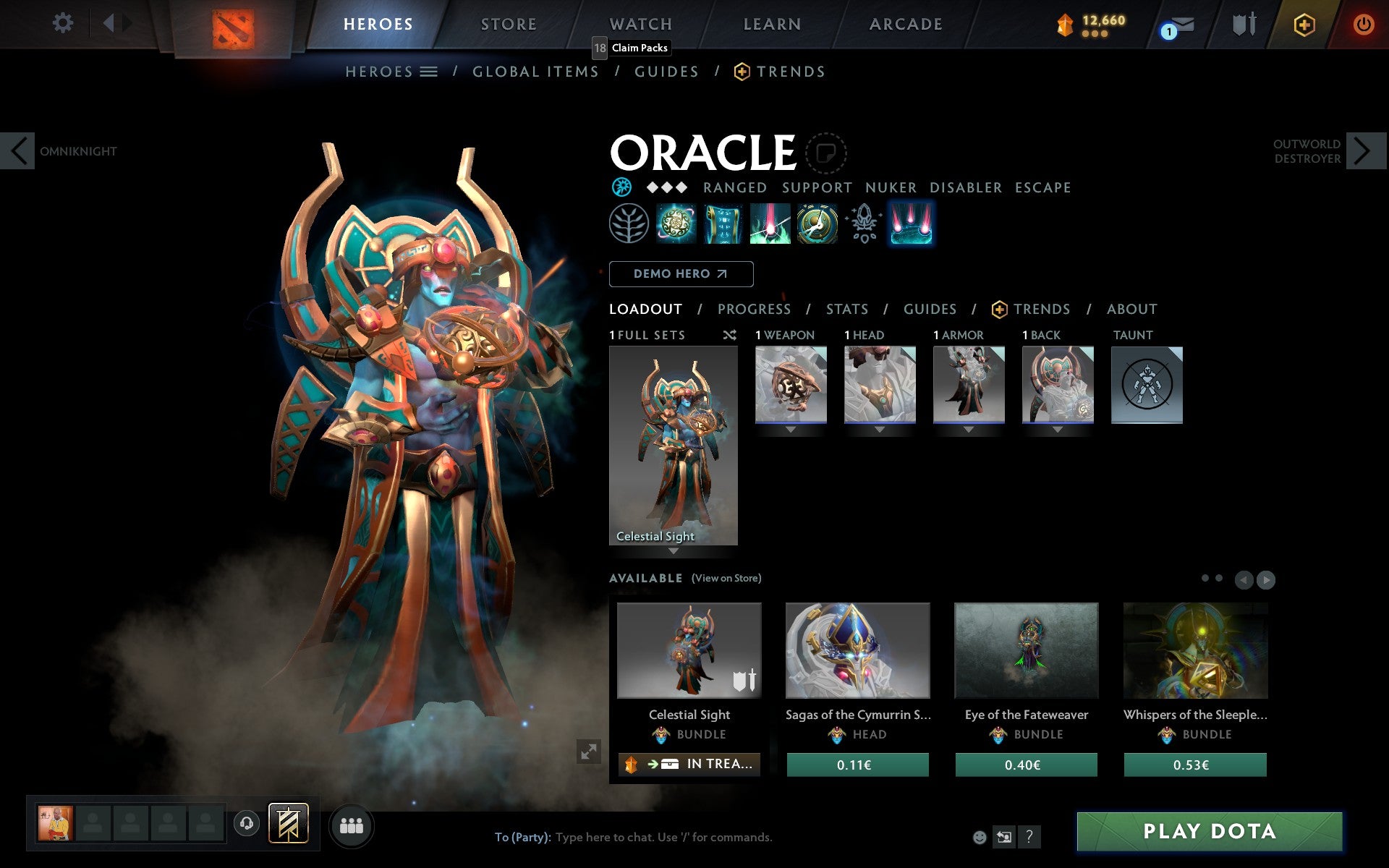Select the Whispers of the Sleepless bundle thumbnail

click(1195, 650)
